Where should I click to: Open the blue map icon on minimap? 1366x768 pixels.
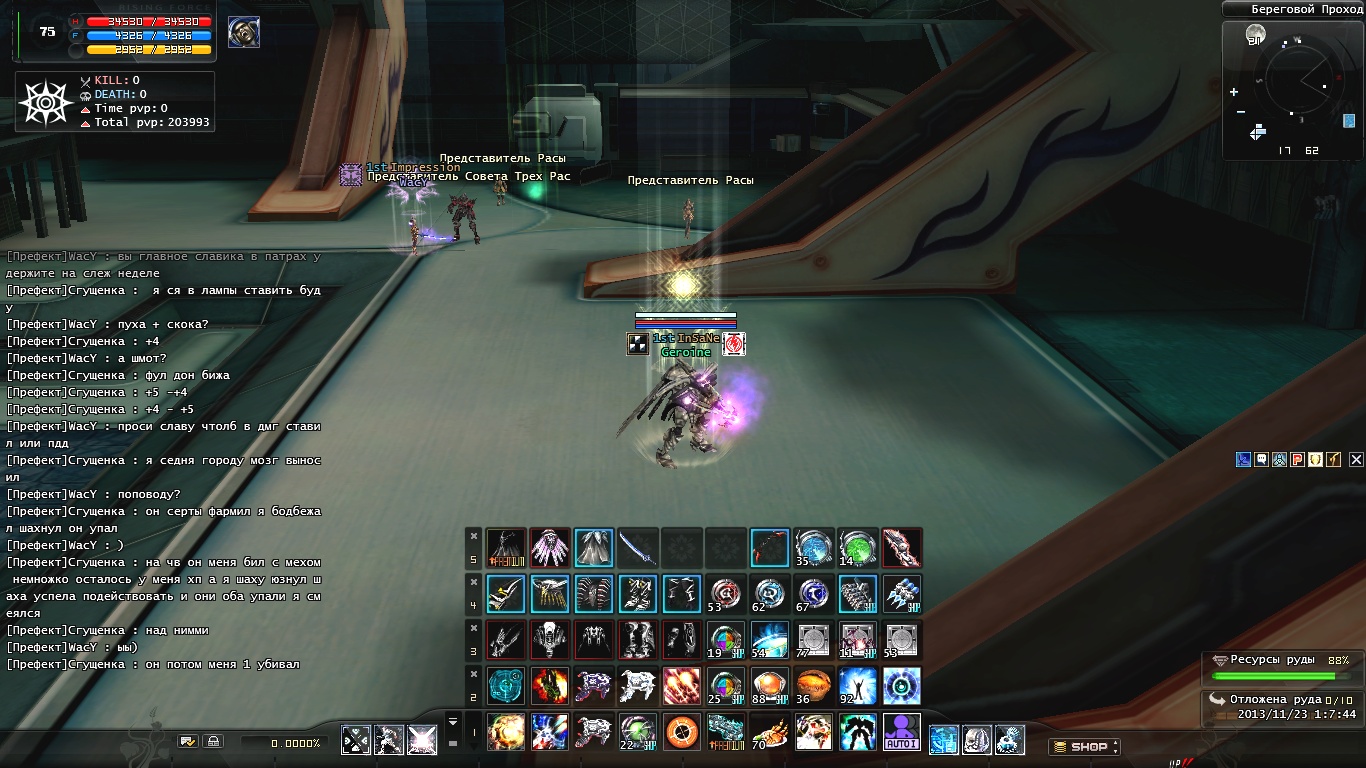(1349, 121)
